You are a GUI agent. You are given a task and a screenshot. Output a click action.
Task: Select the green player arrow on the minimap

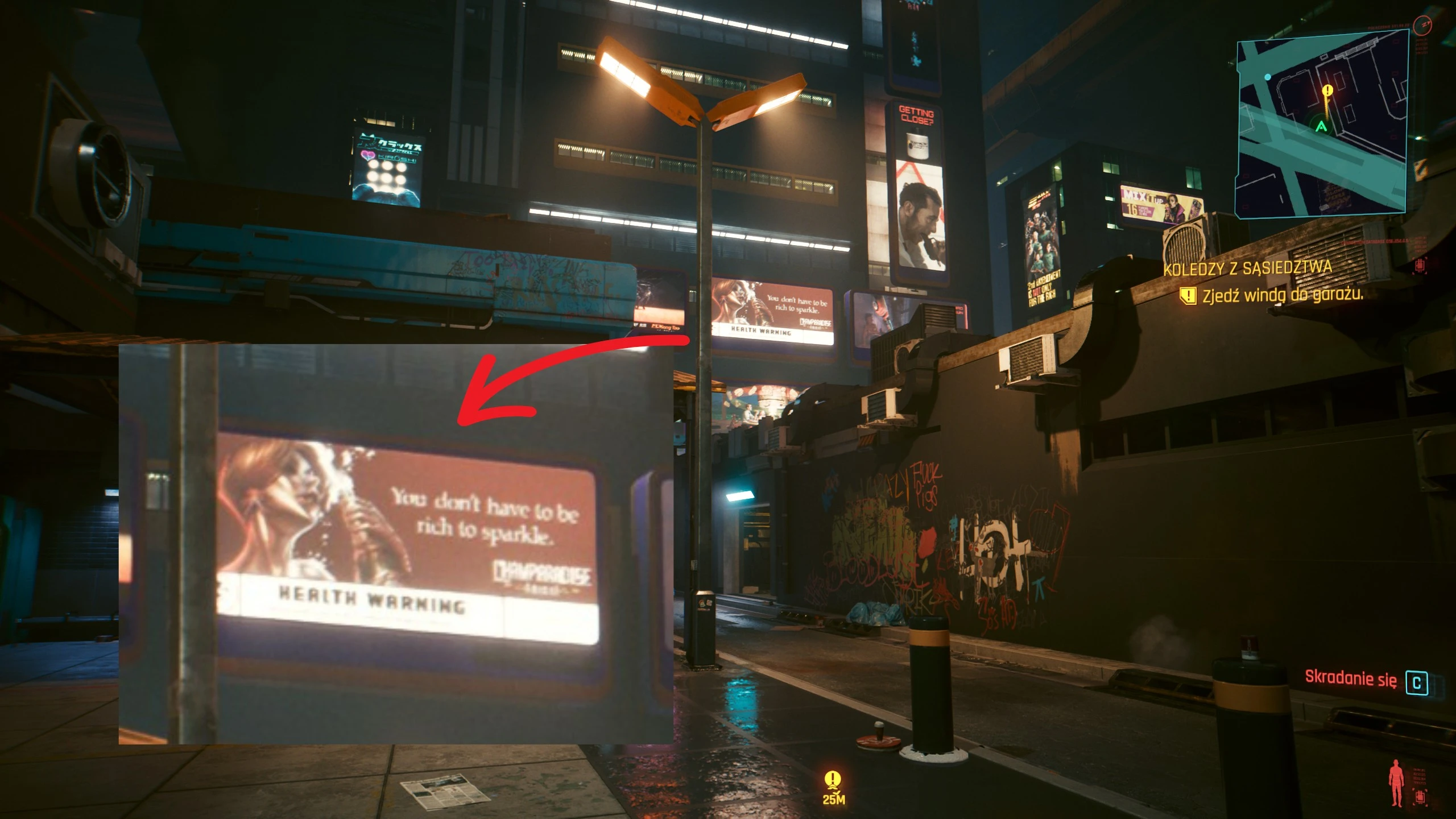(x=1321, y=127)
